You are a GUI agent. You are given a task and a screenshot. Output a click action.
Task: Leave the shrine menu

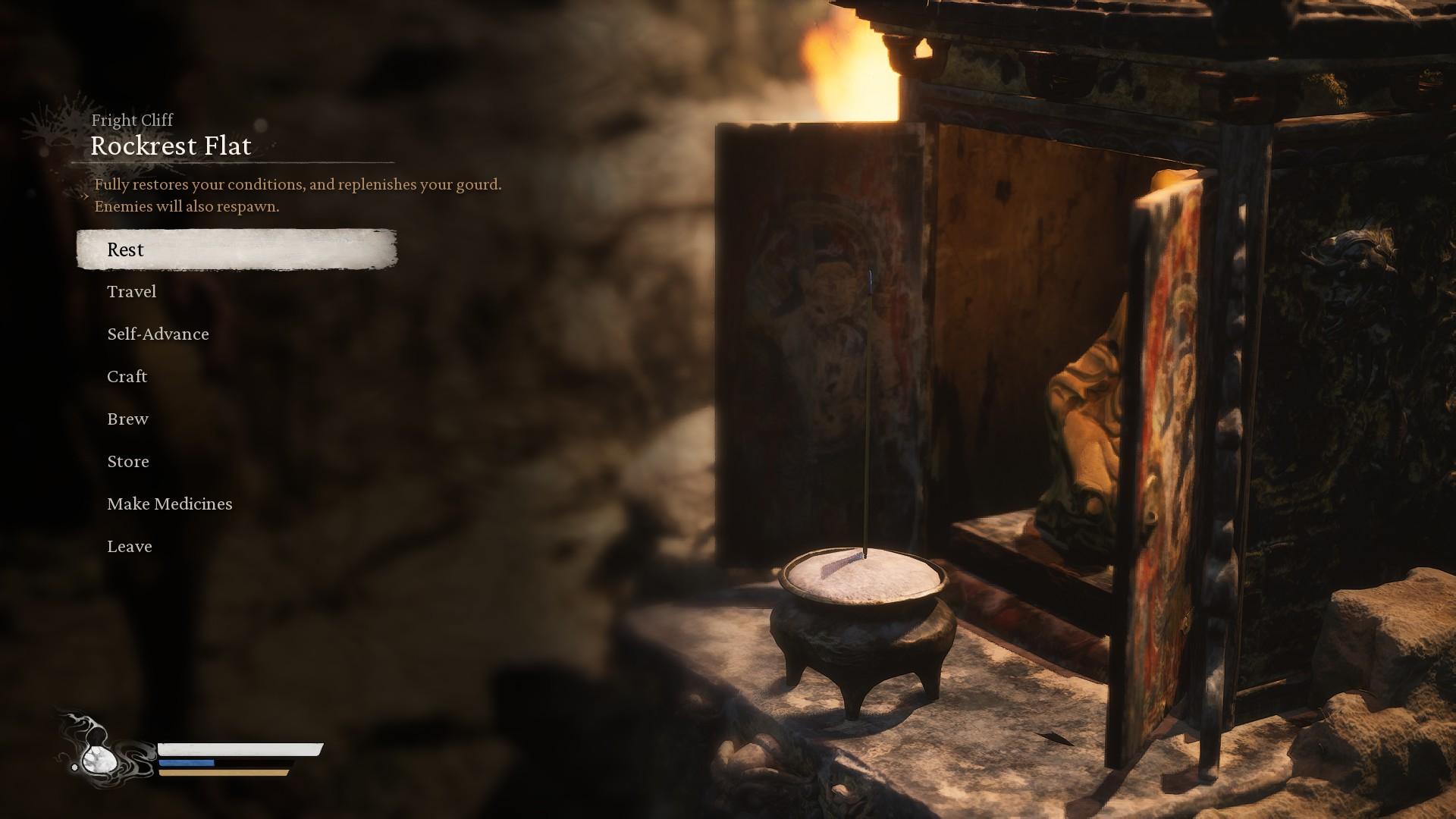coord(130,547)
